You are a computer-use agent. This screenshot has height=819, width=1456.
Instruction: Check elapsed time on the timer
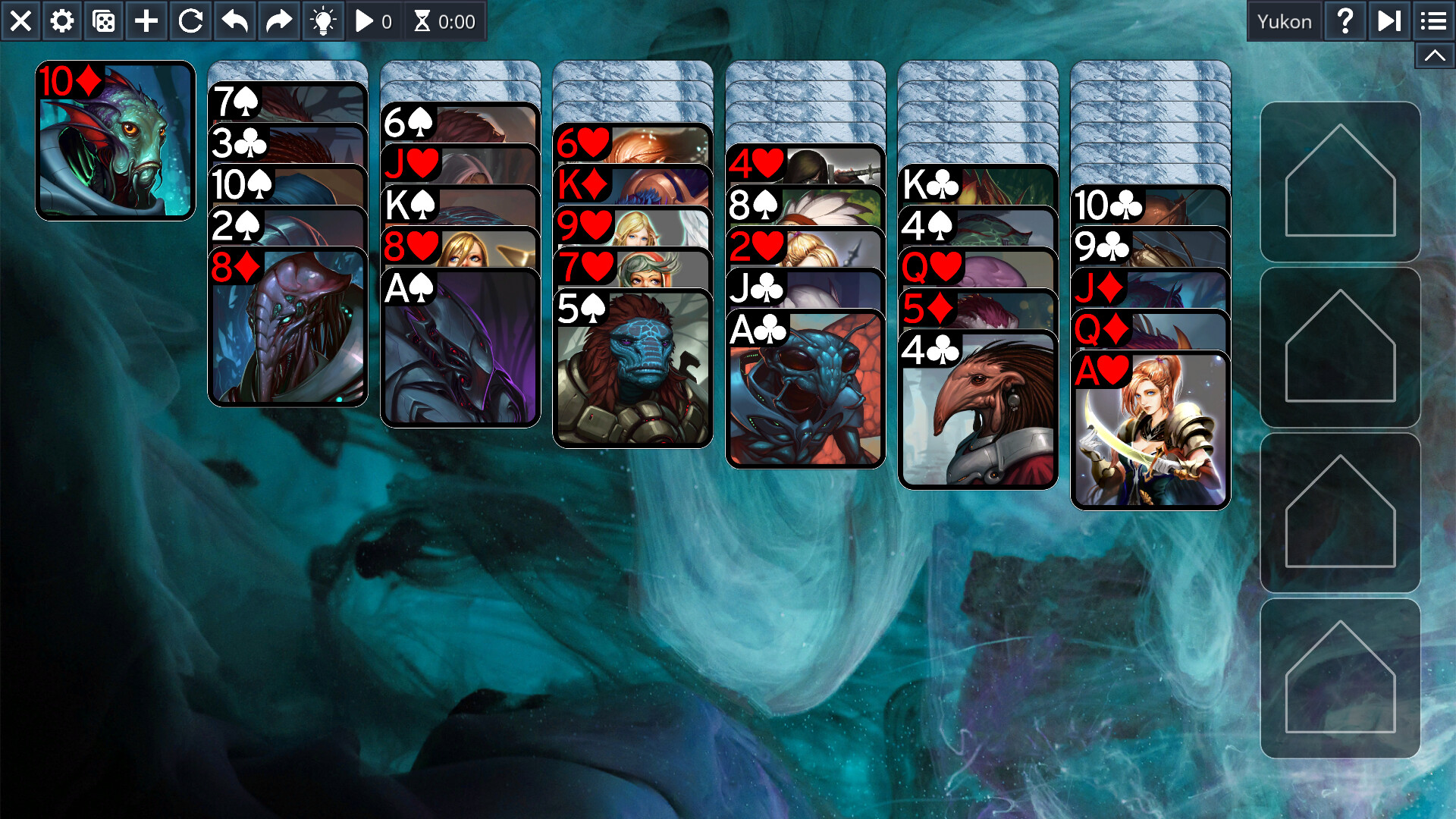pos(444,20)
